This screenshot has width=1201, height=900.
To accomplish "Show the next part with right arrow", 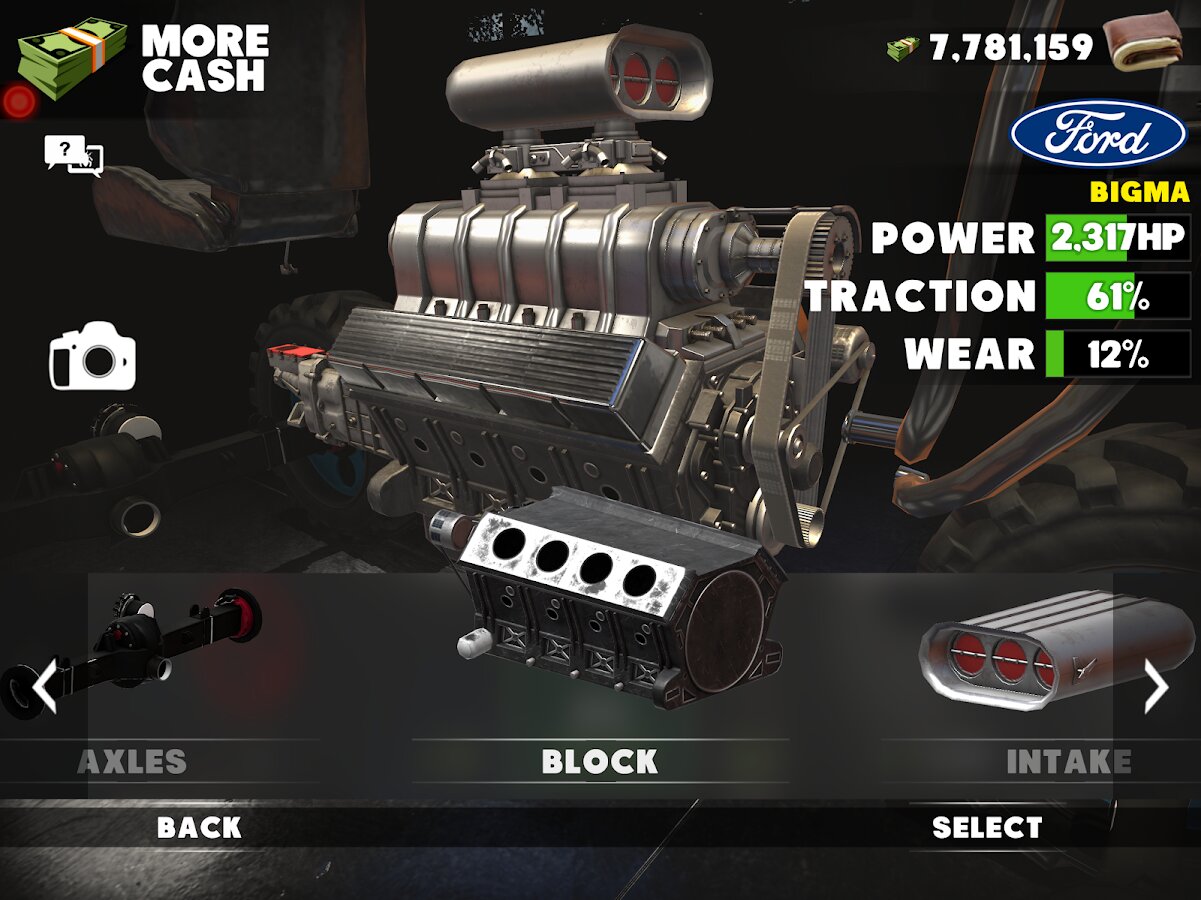I will pos(1156,688).
